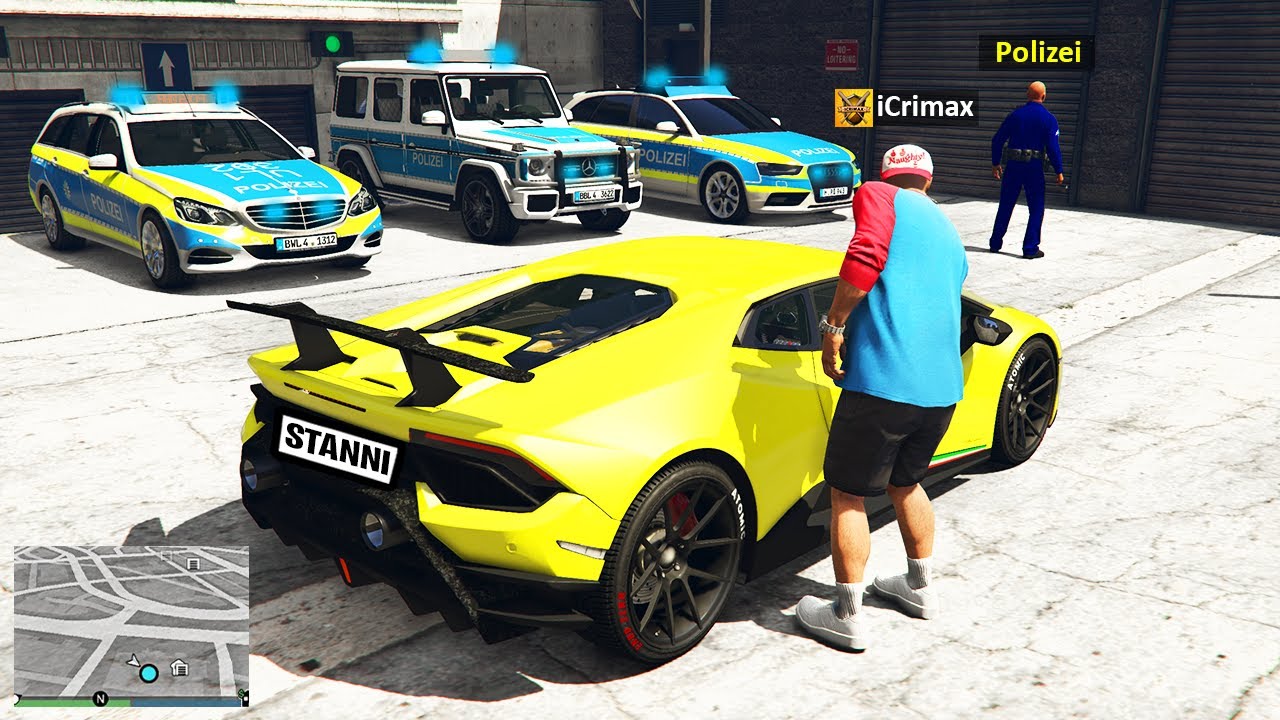1280x720 pixels.
Task: Select the cyan friend blip on the minimap
Action: tap(148, 674)
